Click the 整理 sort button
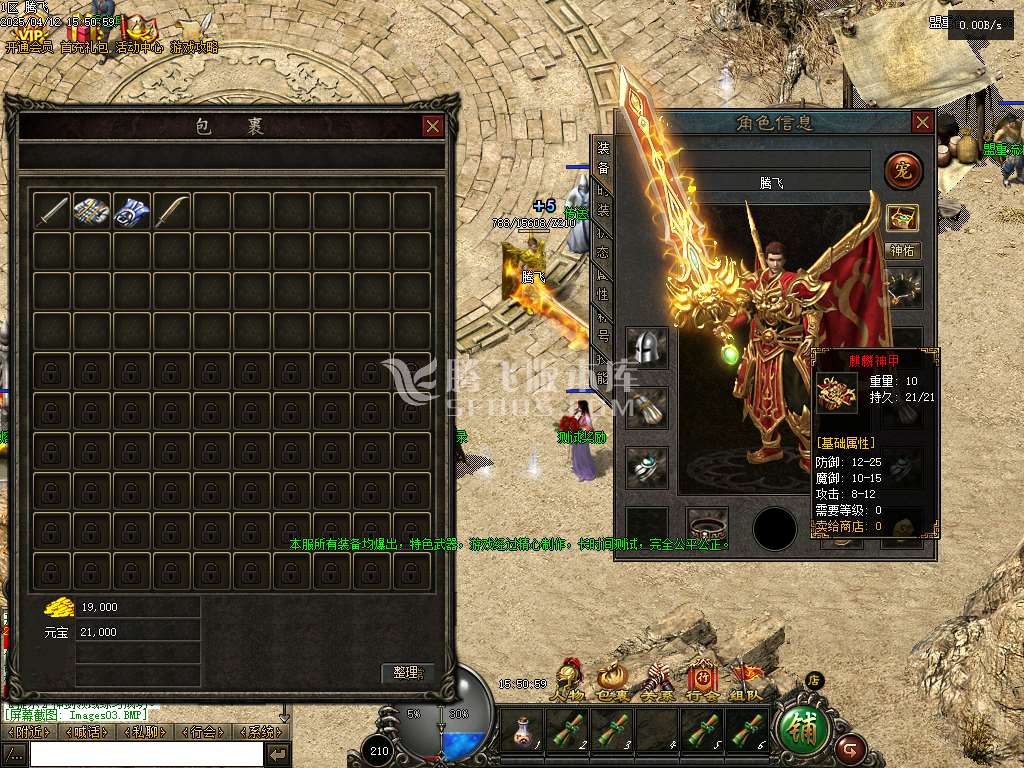1024x768 pixels. tap(408, 673)
